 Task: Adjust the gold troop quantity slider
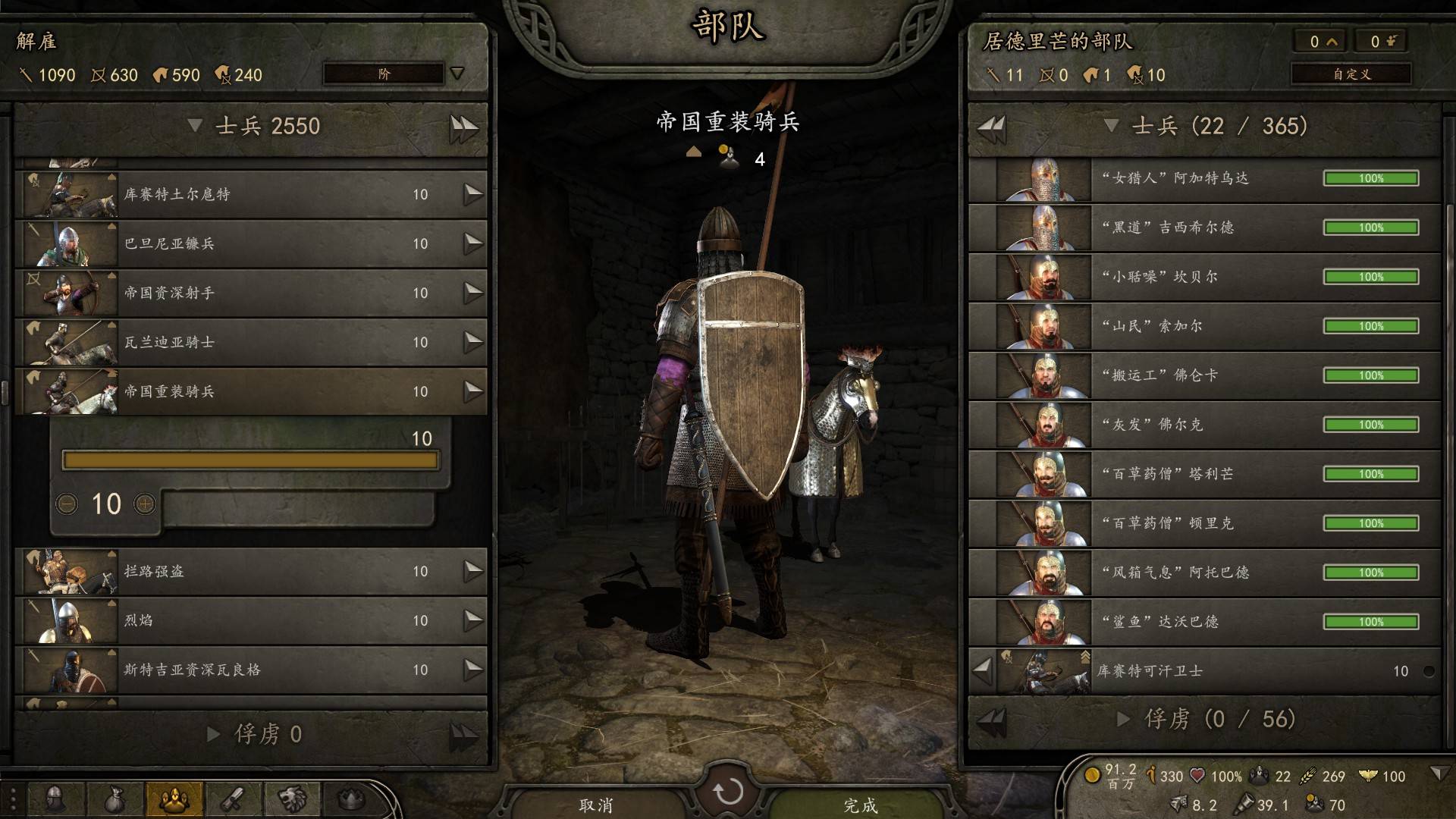pos(250,460)
